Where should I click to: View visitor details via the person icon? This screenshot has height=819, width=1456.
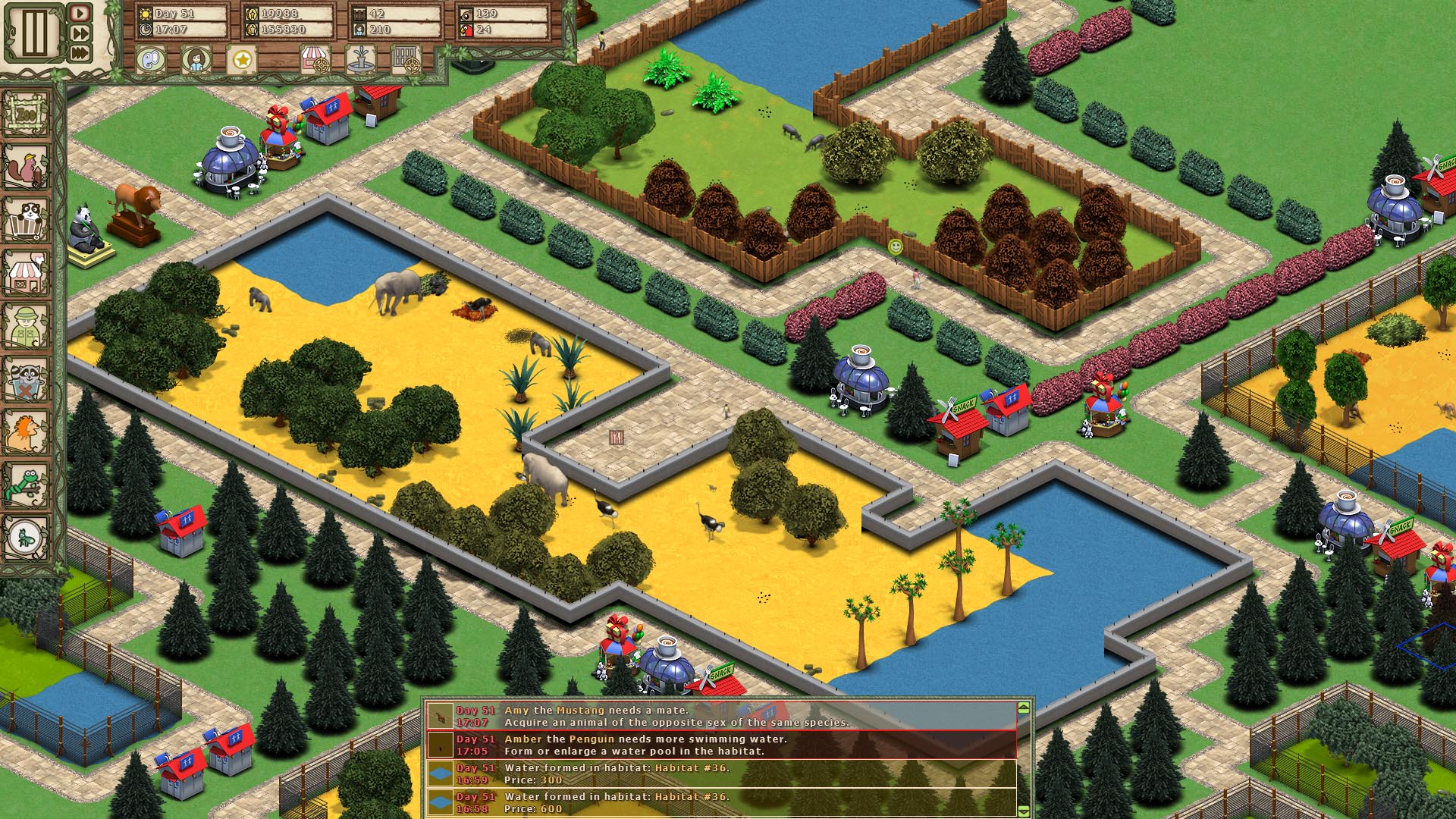tap(195, 58)
